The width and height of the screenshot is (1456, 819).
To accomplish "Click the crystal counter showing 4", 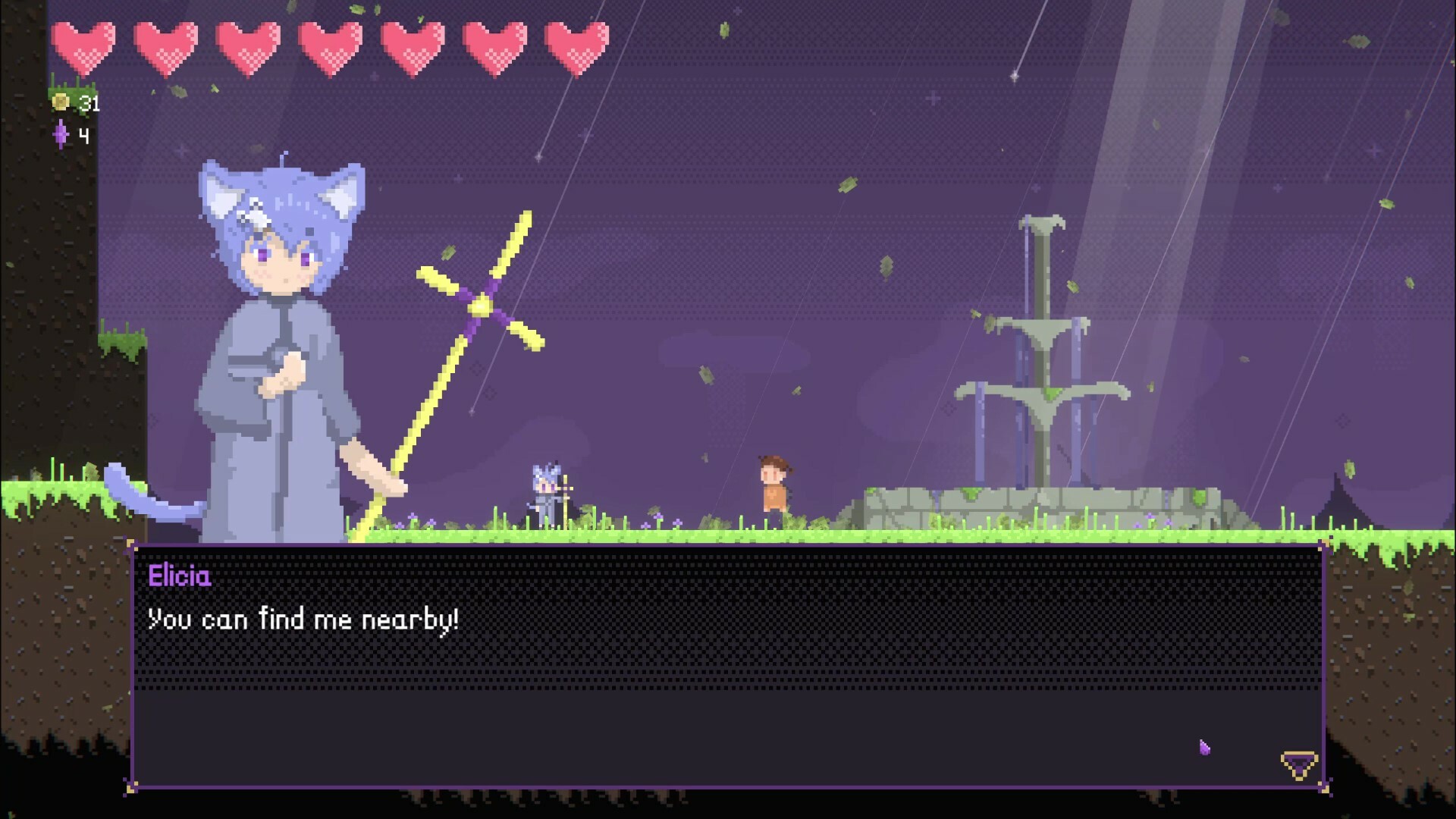I will pyautogui.click(x=83, y=136).
